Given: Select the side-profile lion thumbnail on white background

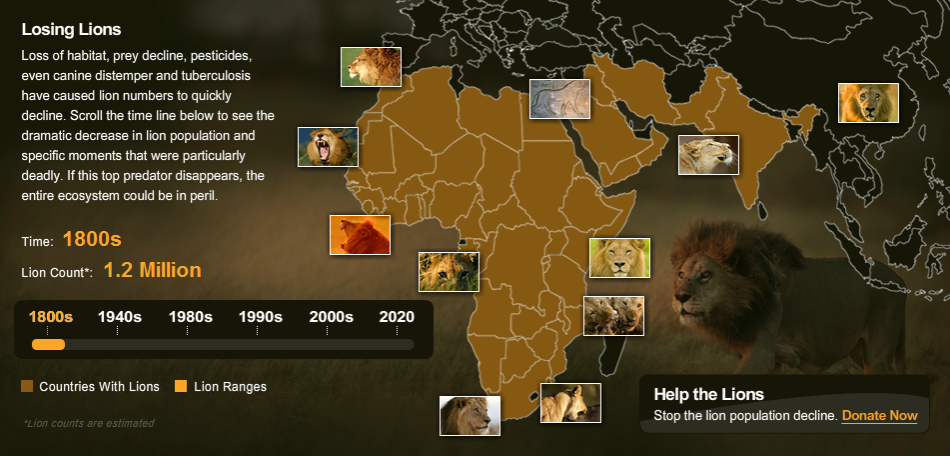Looking at the screenshot, I should click(x=469, y=416).
